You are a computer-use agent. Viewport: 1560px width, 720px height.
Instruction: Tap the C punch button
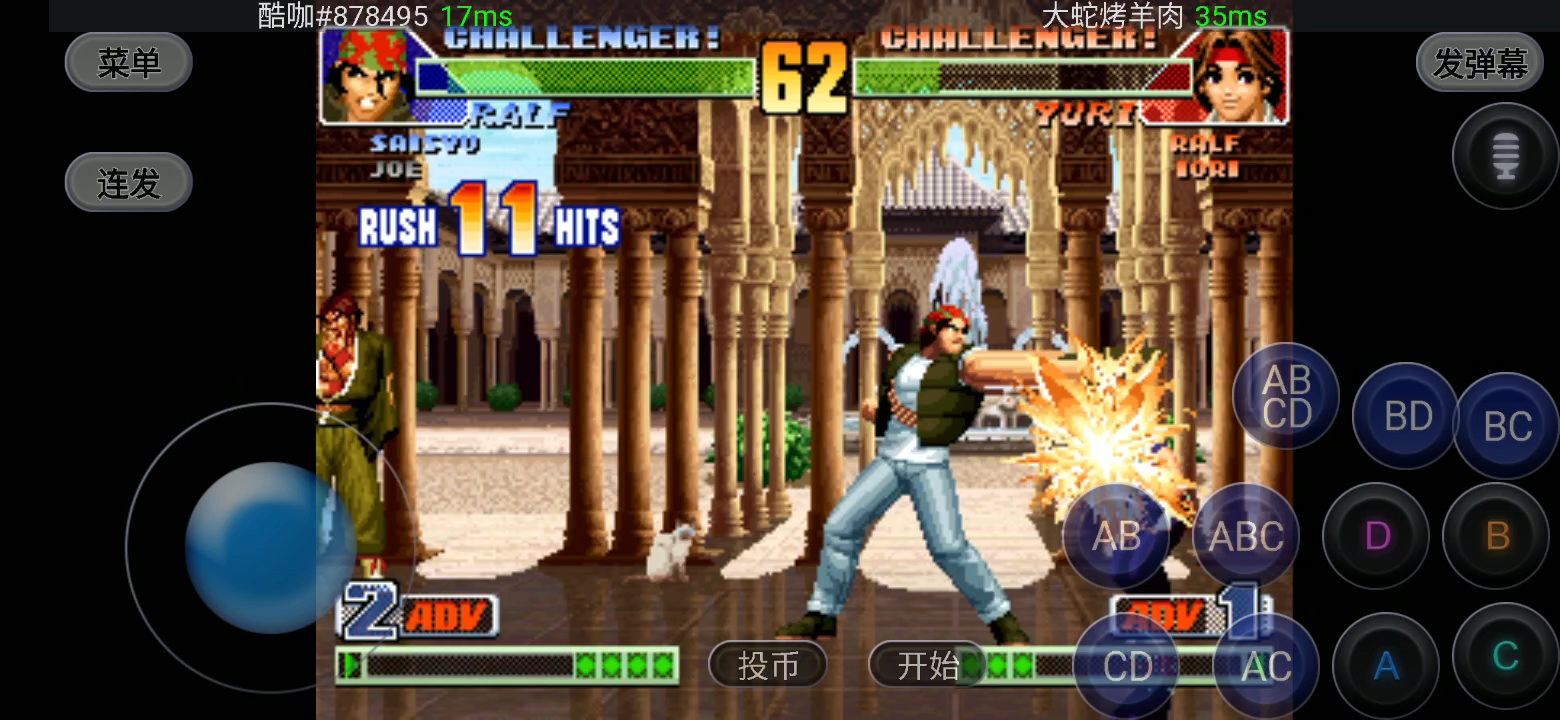pos(1505,656)
